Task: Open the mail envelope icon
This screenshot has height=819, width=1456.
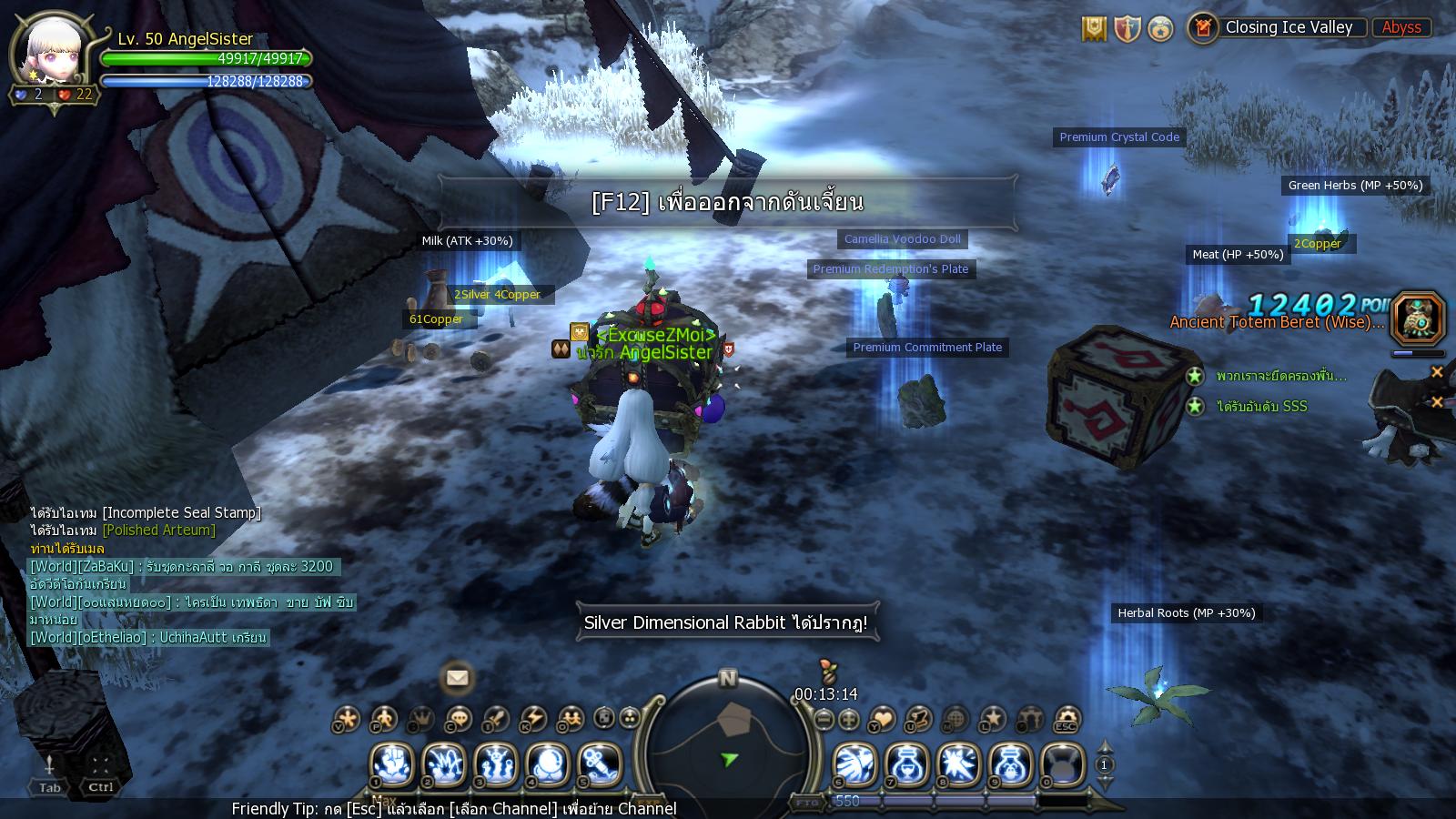Action: click(x=457, y=678)
